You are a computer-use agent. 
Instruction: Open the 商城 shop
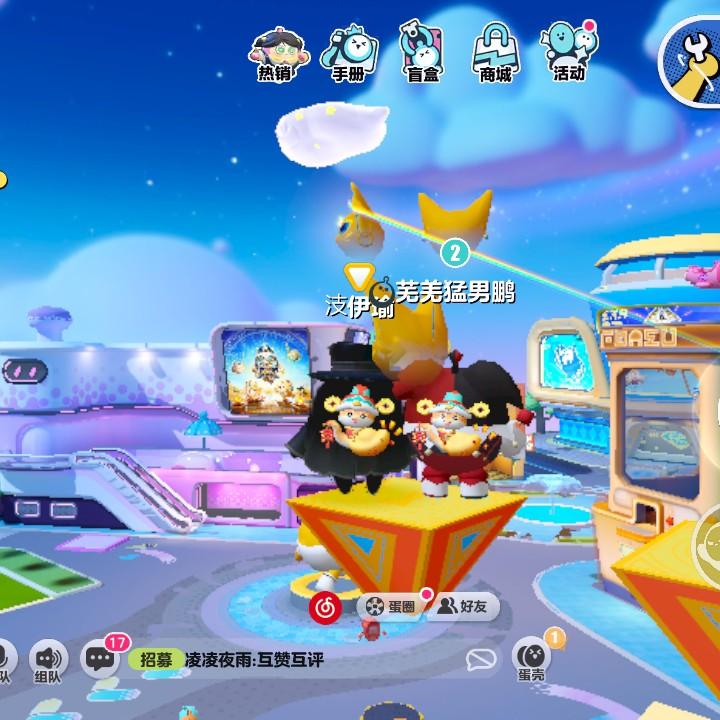pos(495,51)
